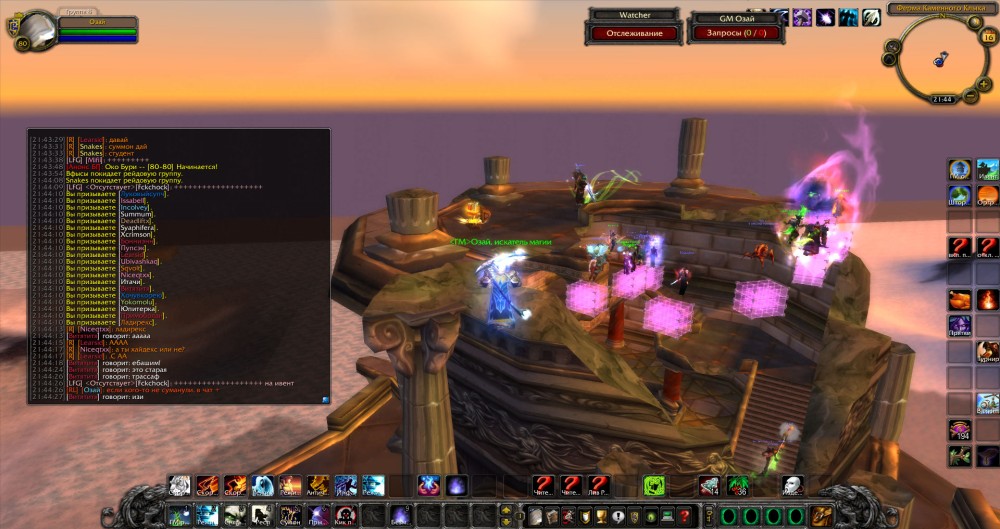Open the calendar showing day 16

pos(988,37)
